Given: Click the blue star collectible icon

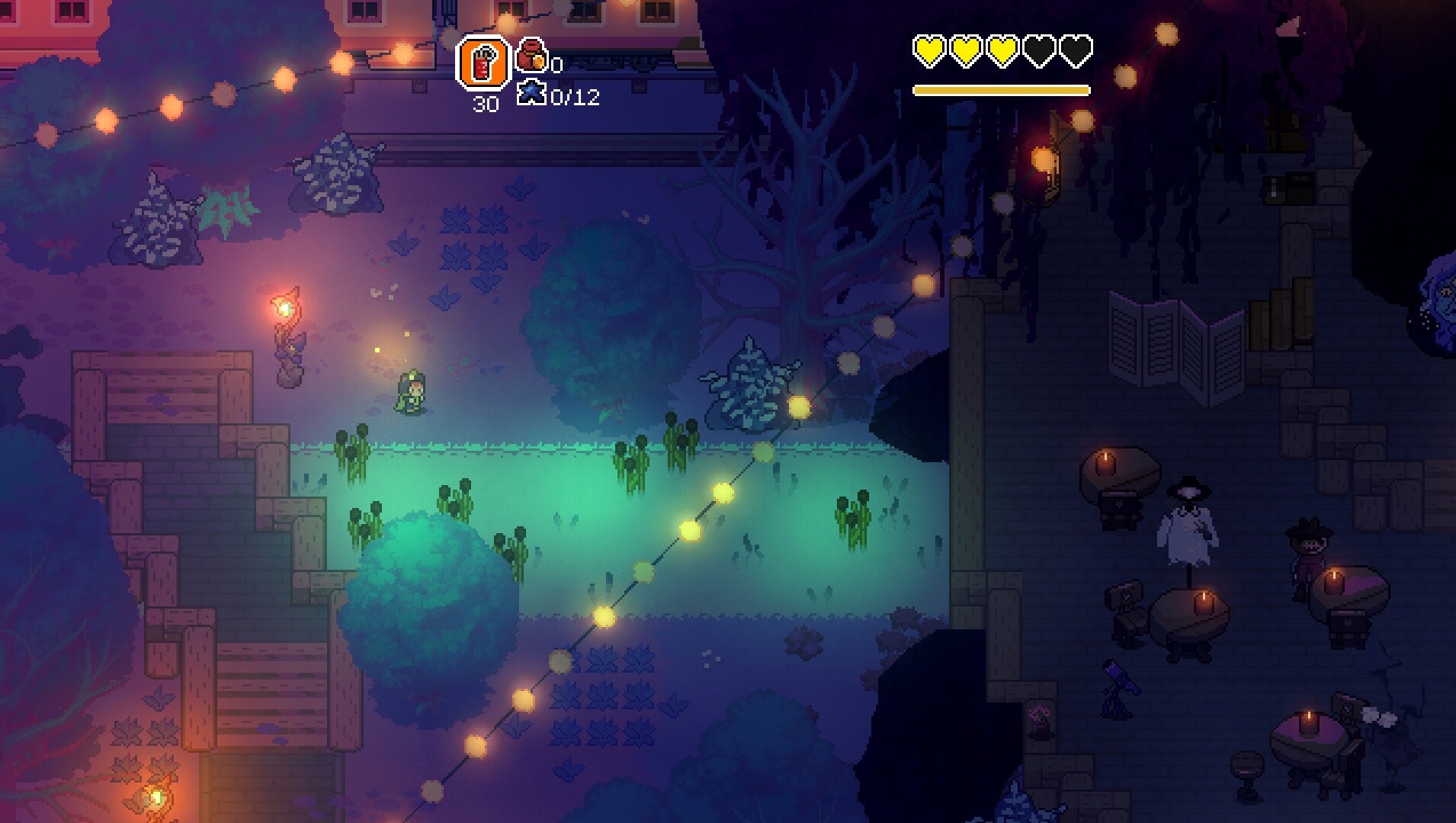Looking at the screenshot, I should (x=531, y=94).
